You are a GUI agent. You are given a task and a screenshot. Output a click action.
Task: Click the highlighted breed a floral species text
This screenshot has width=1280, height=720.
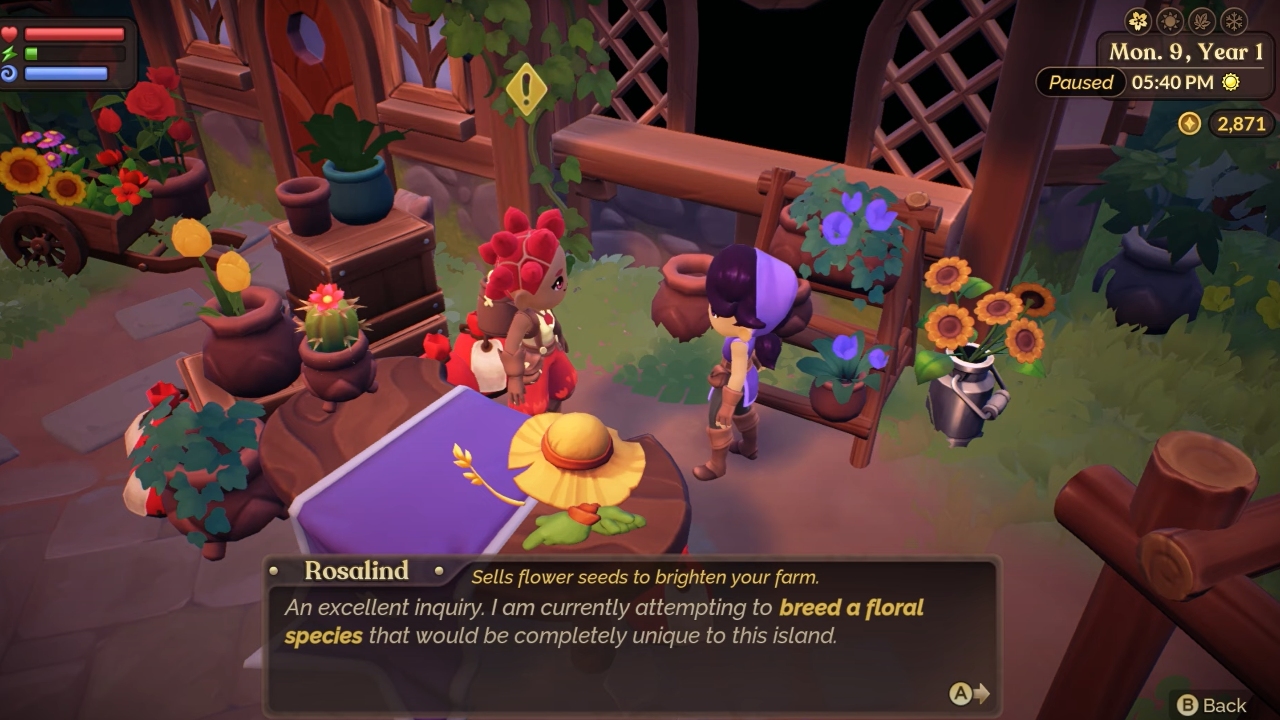coord(850,608)
